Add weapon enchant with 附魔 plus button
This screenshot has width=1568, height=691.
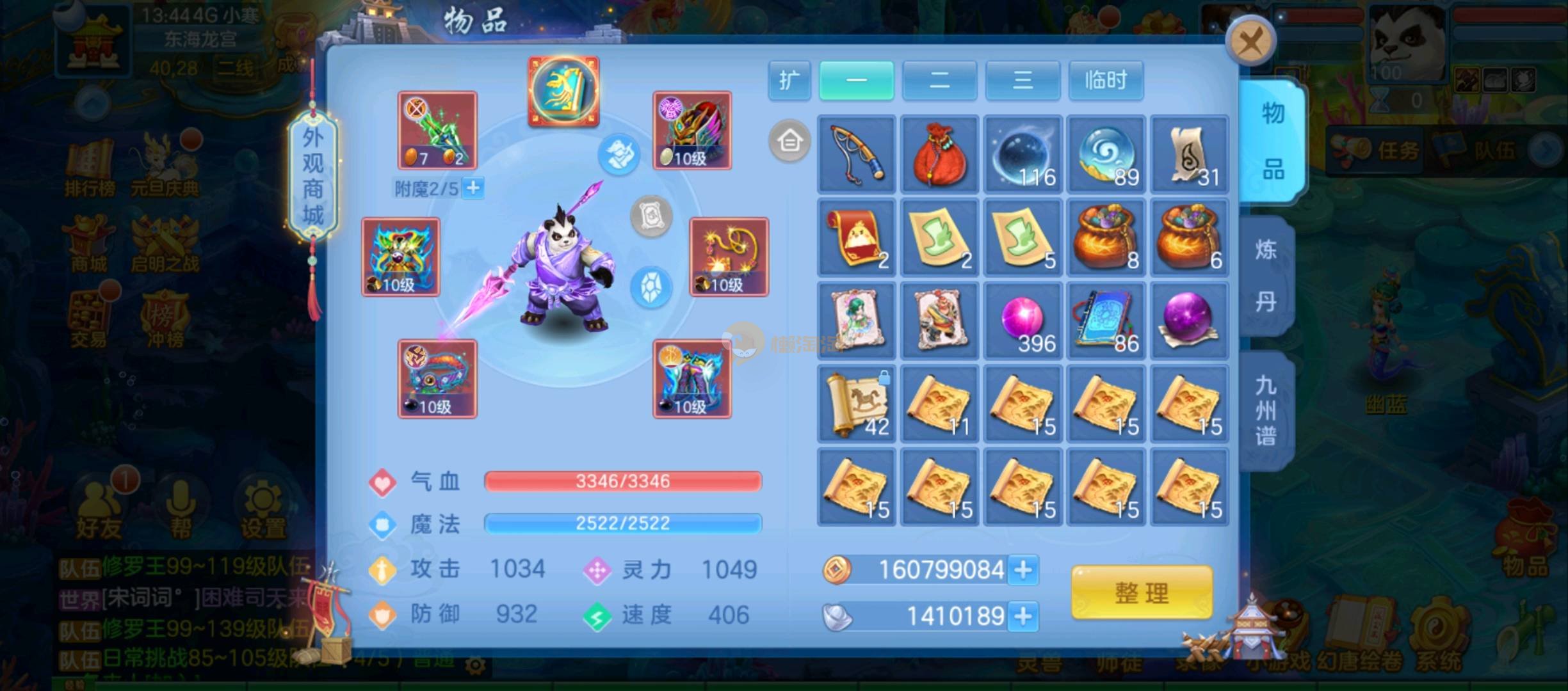(473, 188)
